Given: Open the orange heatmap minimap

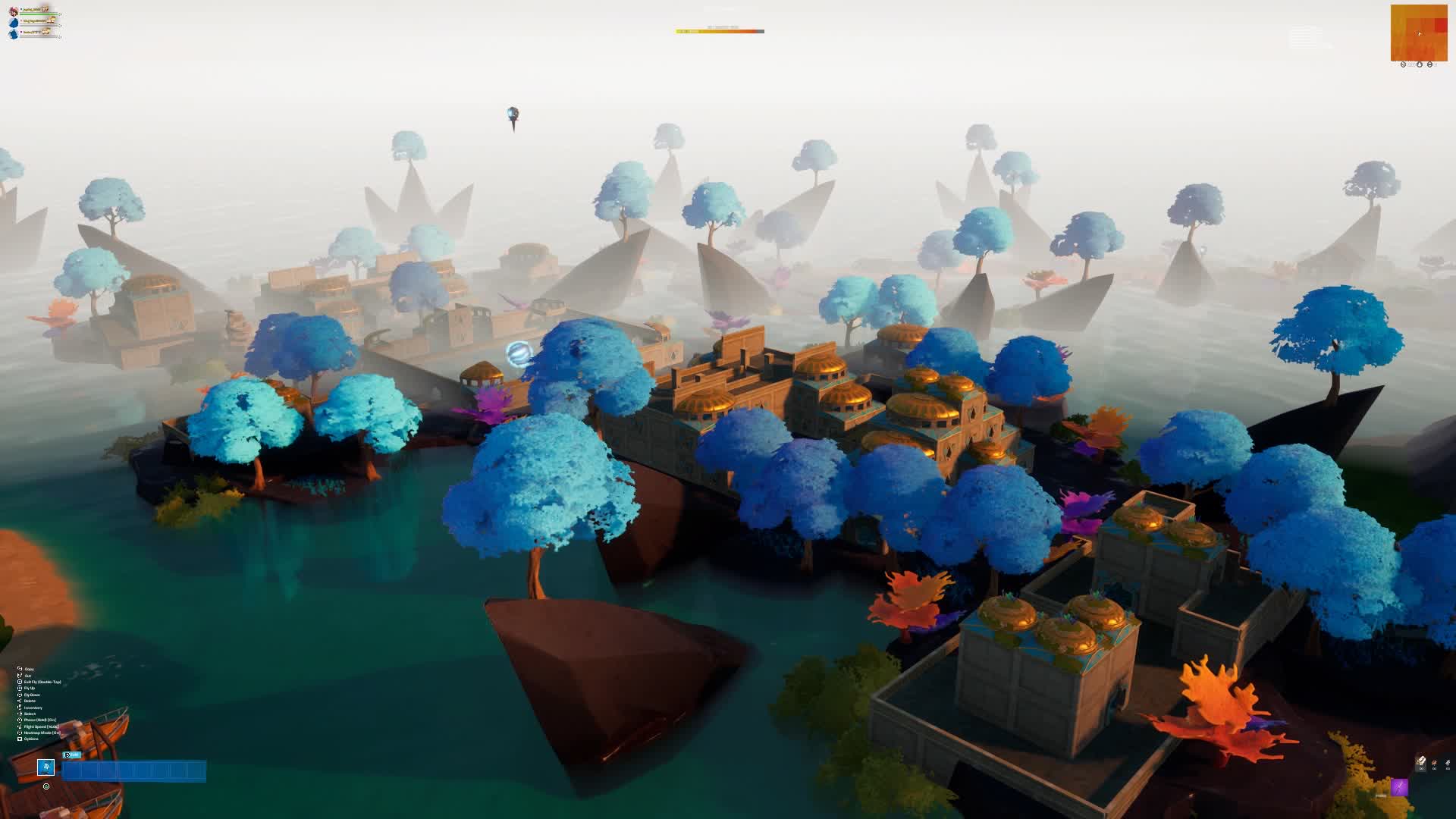Looking at the screenshot, I should click(1419, 33).
